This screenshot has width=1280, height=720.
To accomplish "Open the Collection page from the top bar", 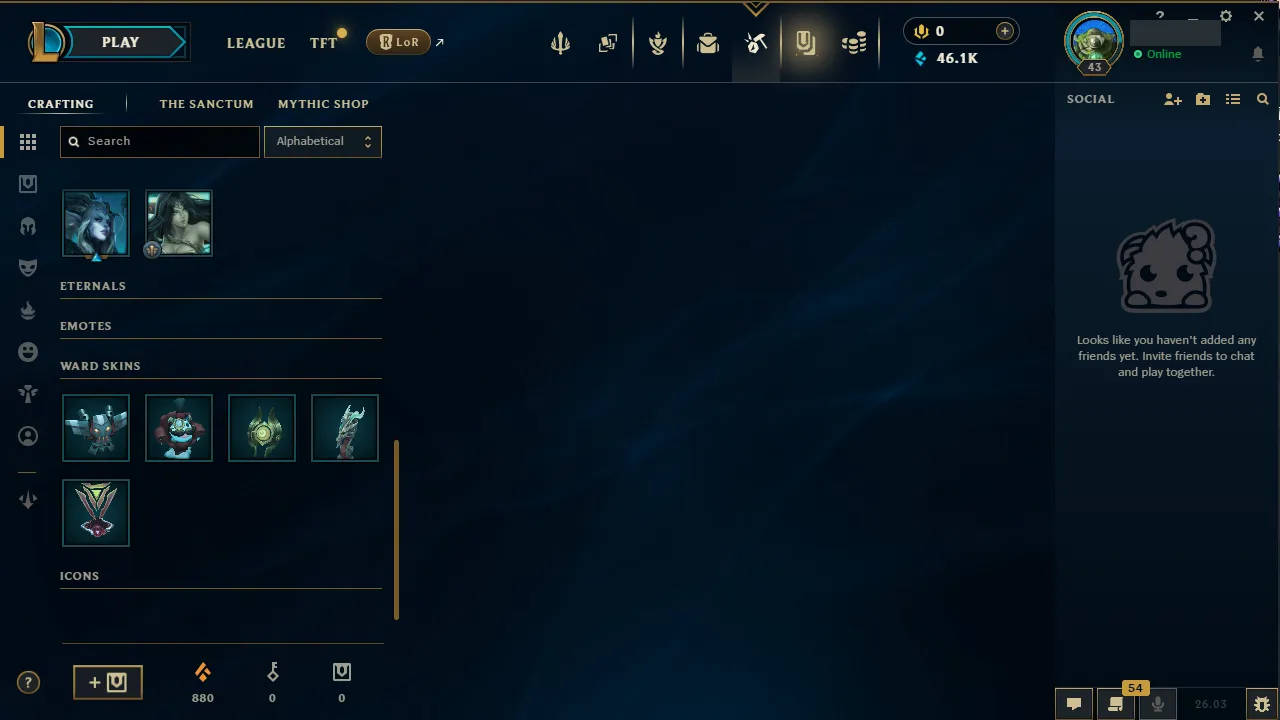I will click(708, 43).
